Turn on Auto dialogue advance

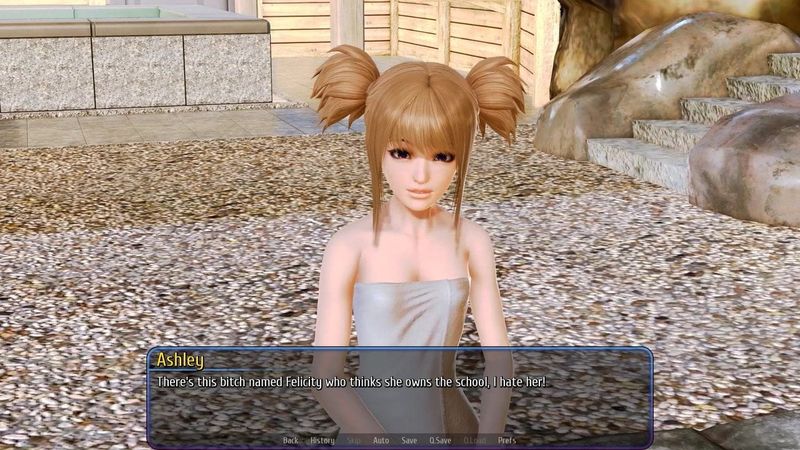coord(381,440)
